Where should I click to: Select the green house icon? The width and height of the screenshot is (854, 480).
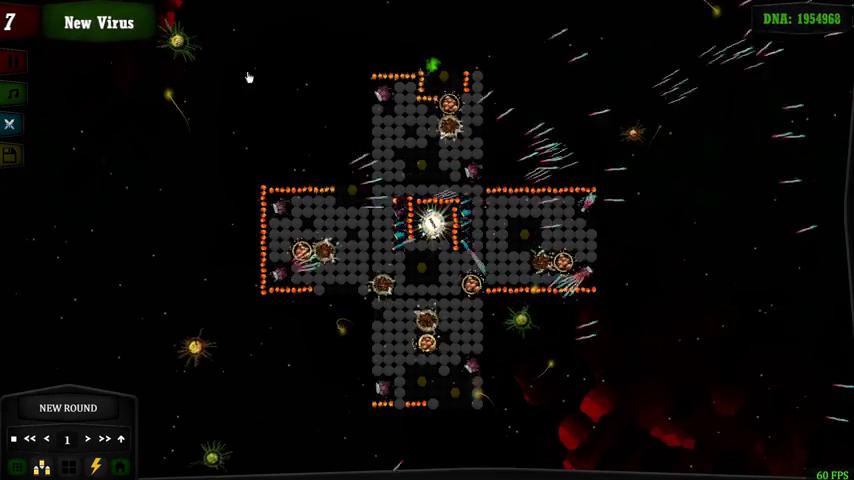pos(120,467)
